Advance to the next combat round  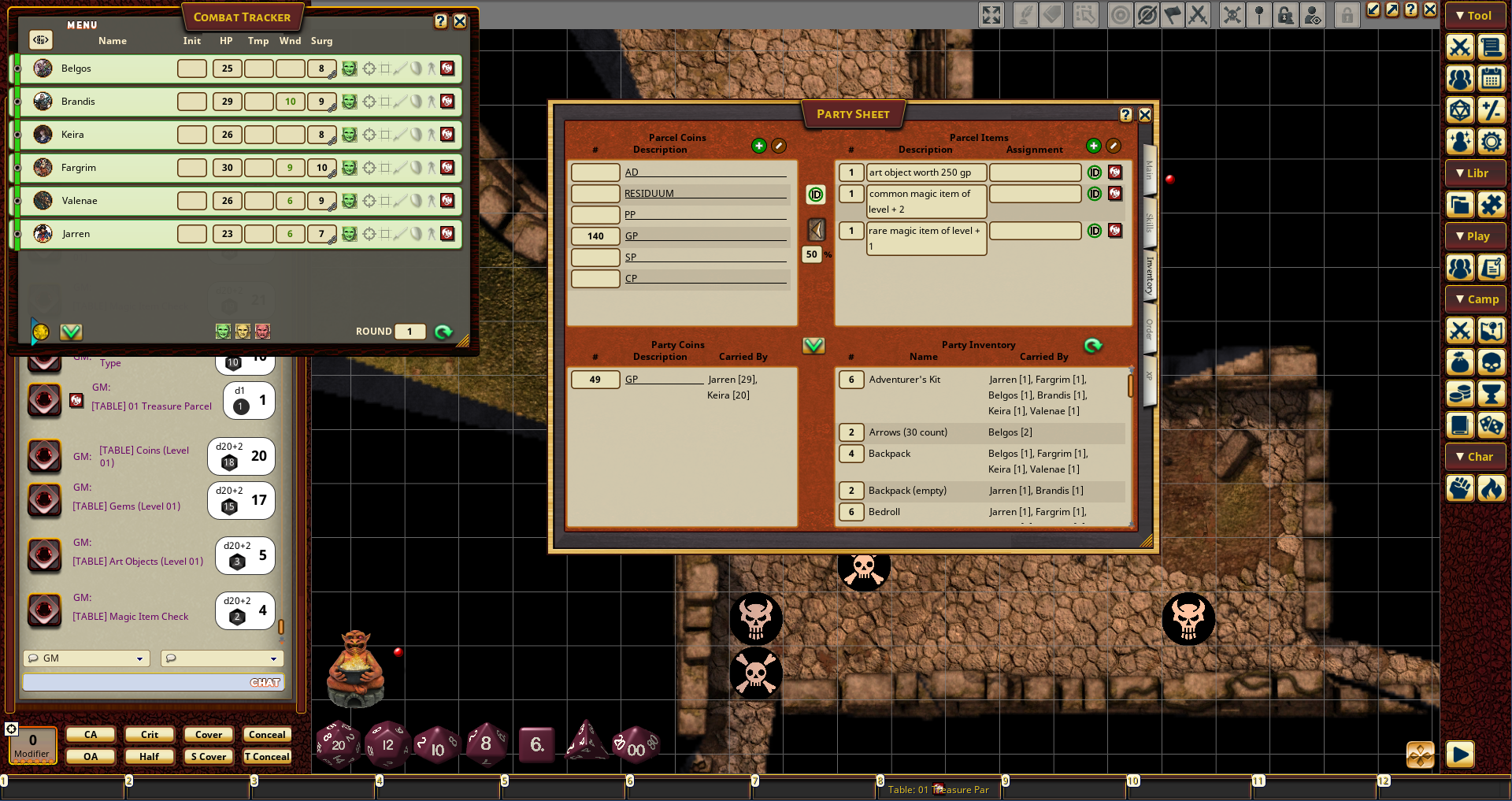tap(443, 332)
